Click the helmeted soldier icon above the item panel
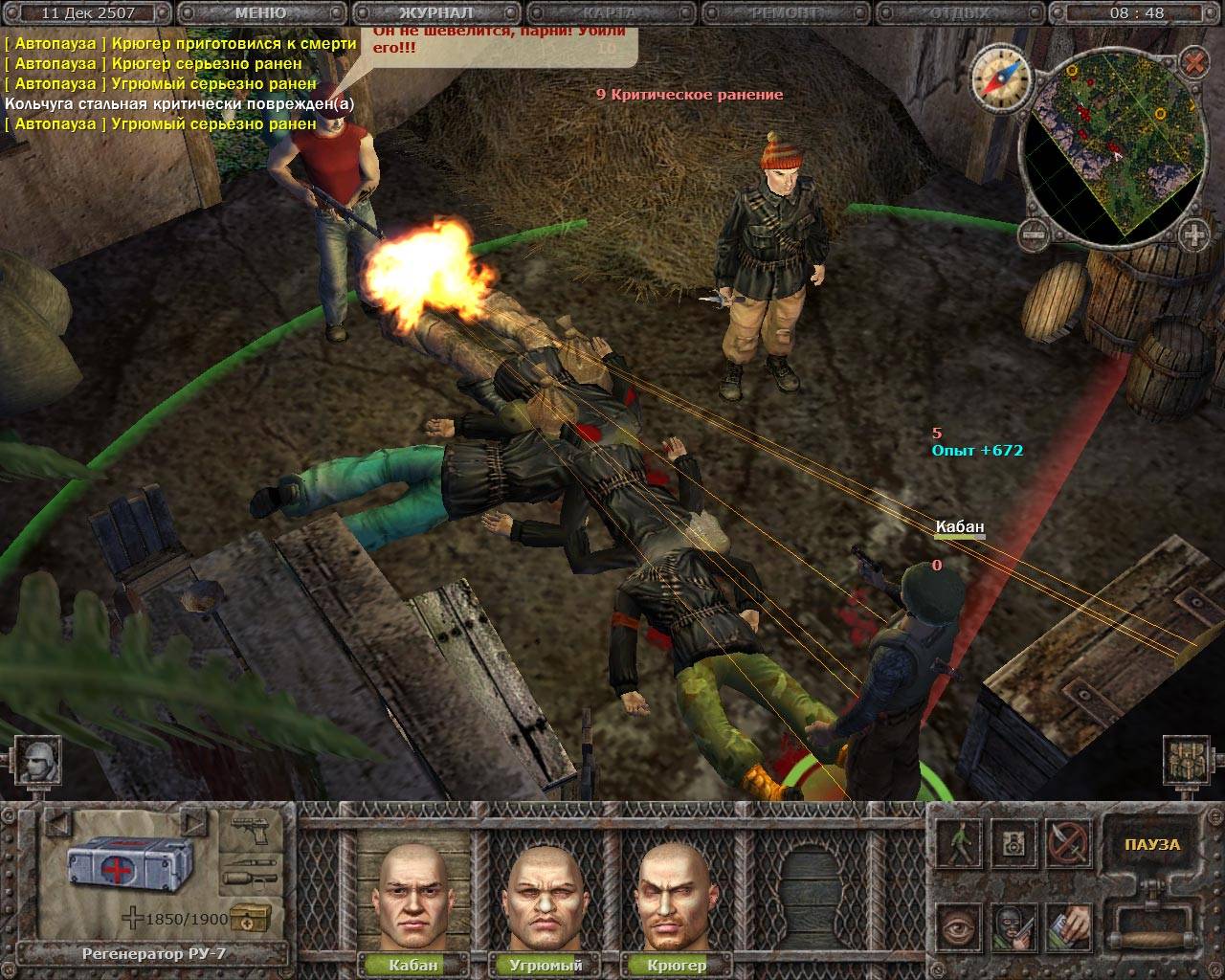 click(x=37, y=763)
